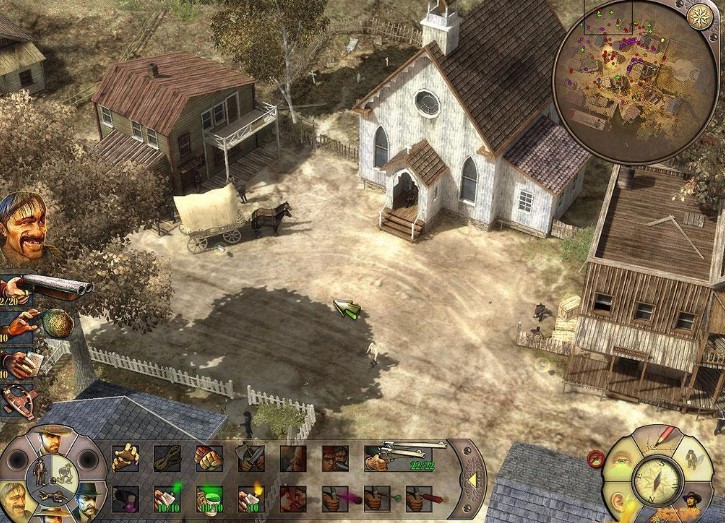Click the compass rose button beside the minimap

[700, 15]
